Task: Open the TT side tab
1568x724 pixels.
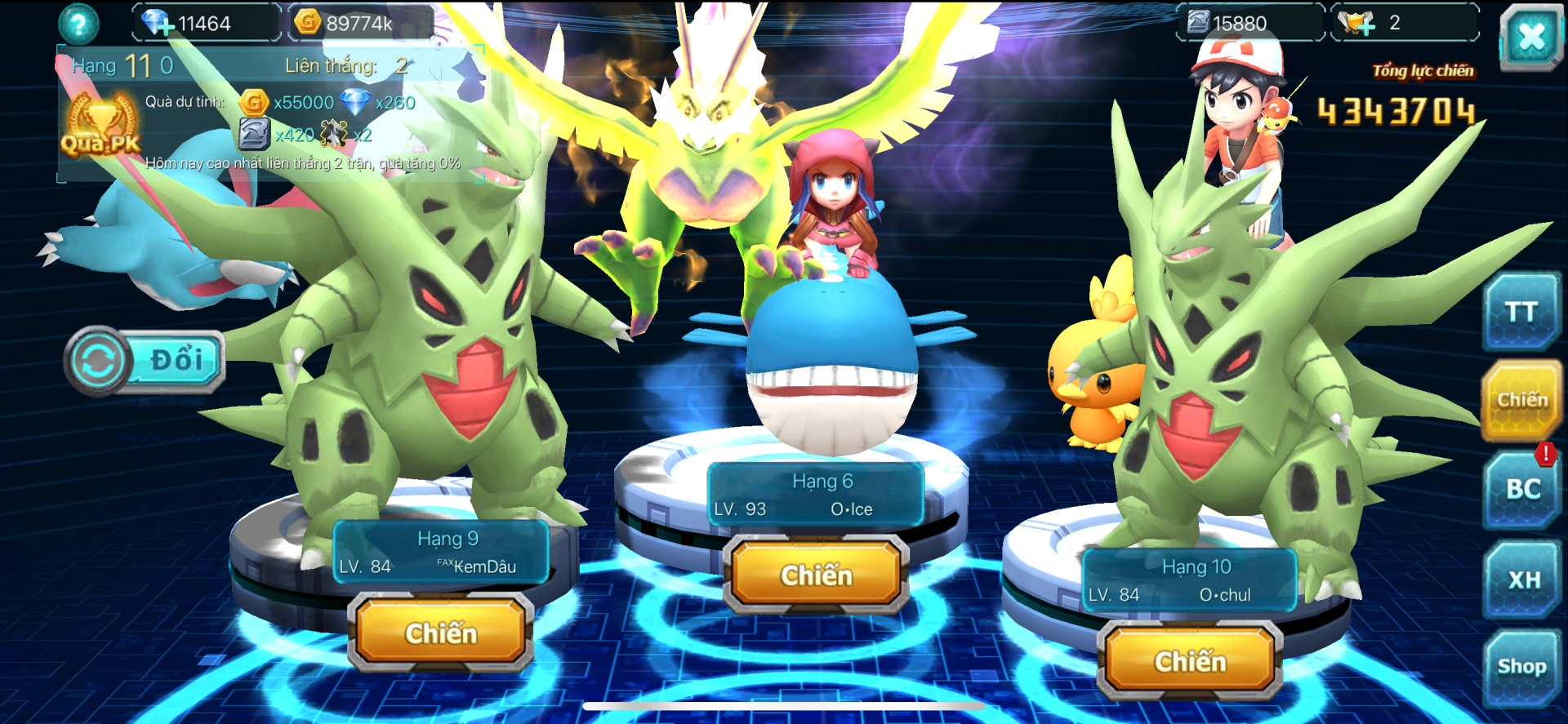Action: (1521, 312)
